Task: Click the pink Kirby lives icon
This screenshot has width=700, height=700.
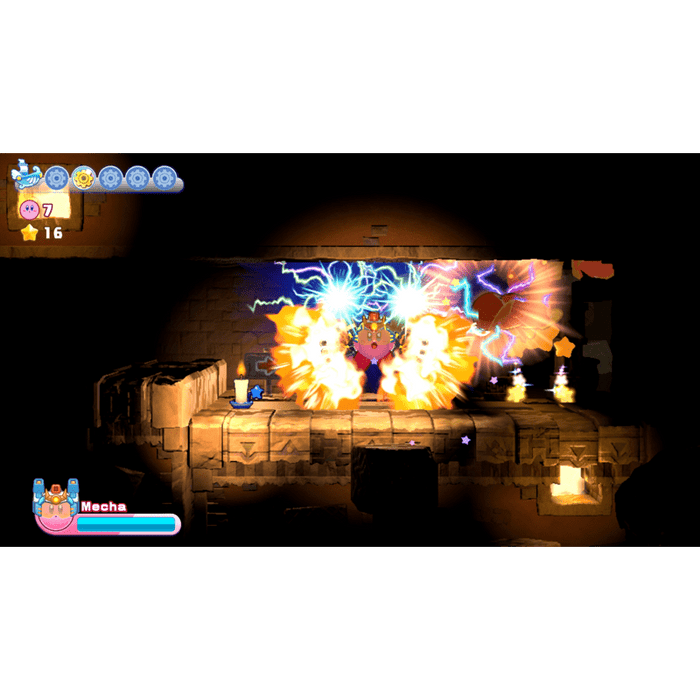Action: 29,210
